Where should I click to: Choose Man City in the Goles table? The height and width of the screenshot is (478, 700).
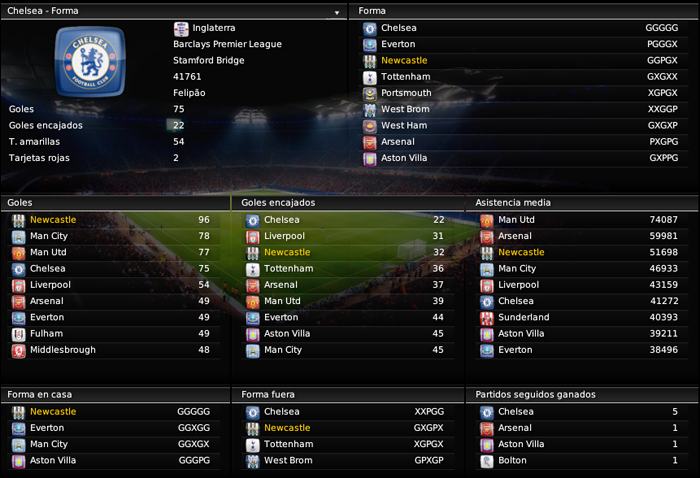pos(49,236)
